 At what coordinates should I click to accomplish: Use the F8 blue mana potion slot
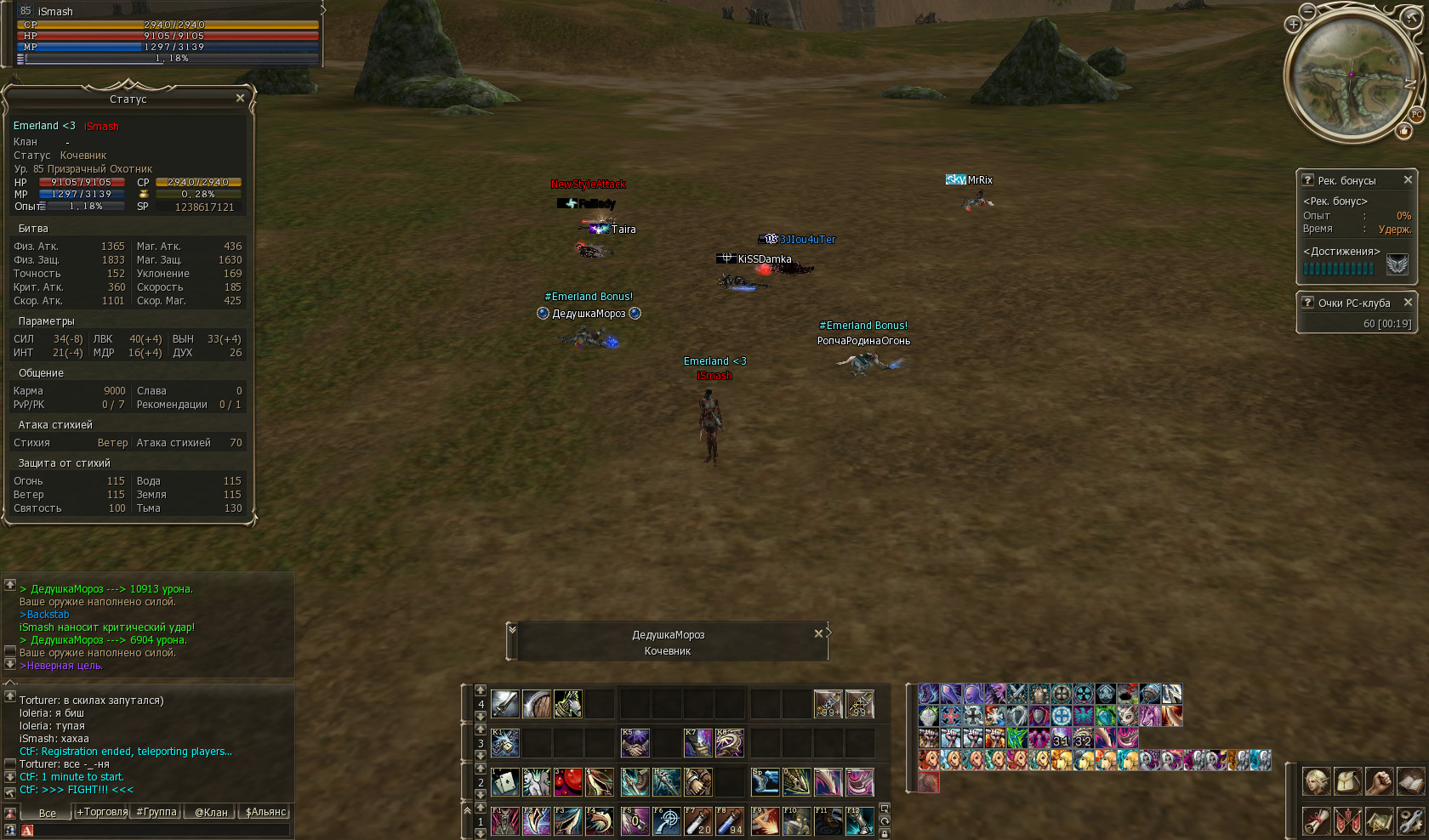click(x=730, y=821)
